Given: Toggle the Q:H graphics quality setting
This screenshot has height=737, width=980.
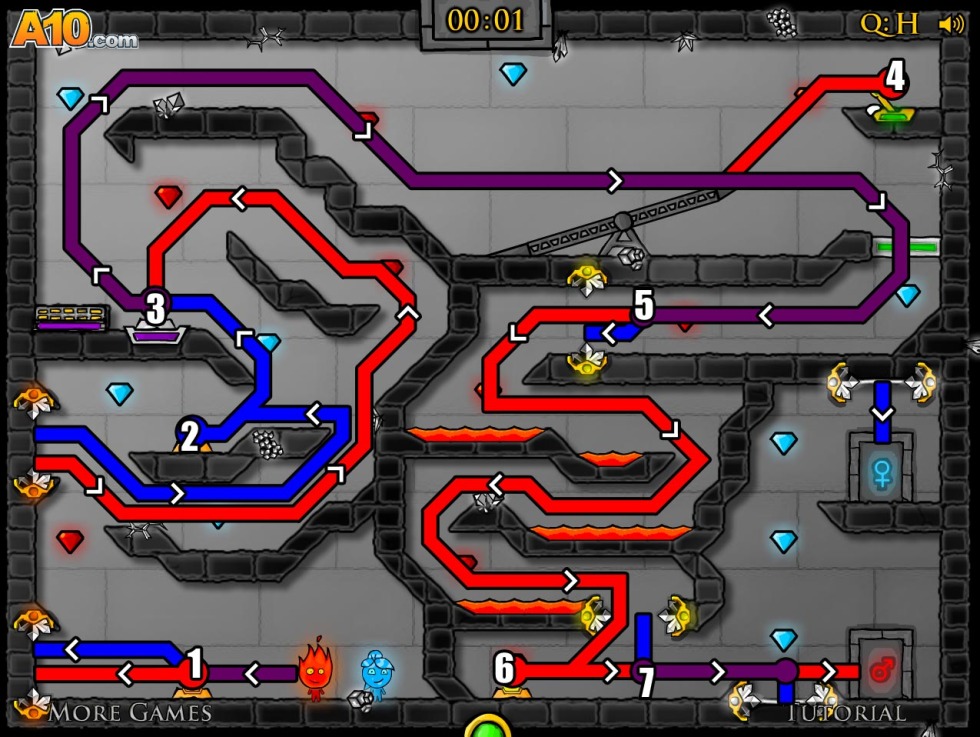Looking at the screenshot, I should pyautogui.click(x=889, y=24).
